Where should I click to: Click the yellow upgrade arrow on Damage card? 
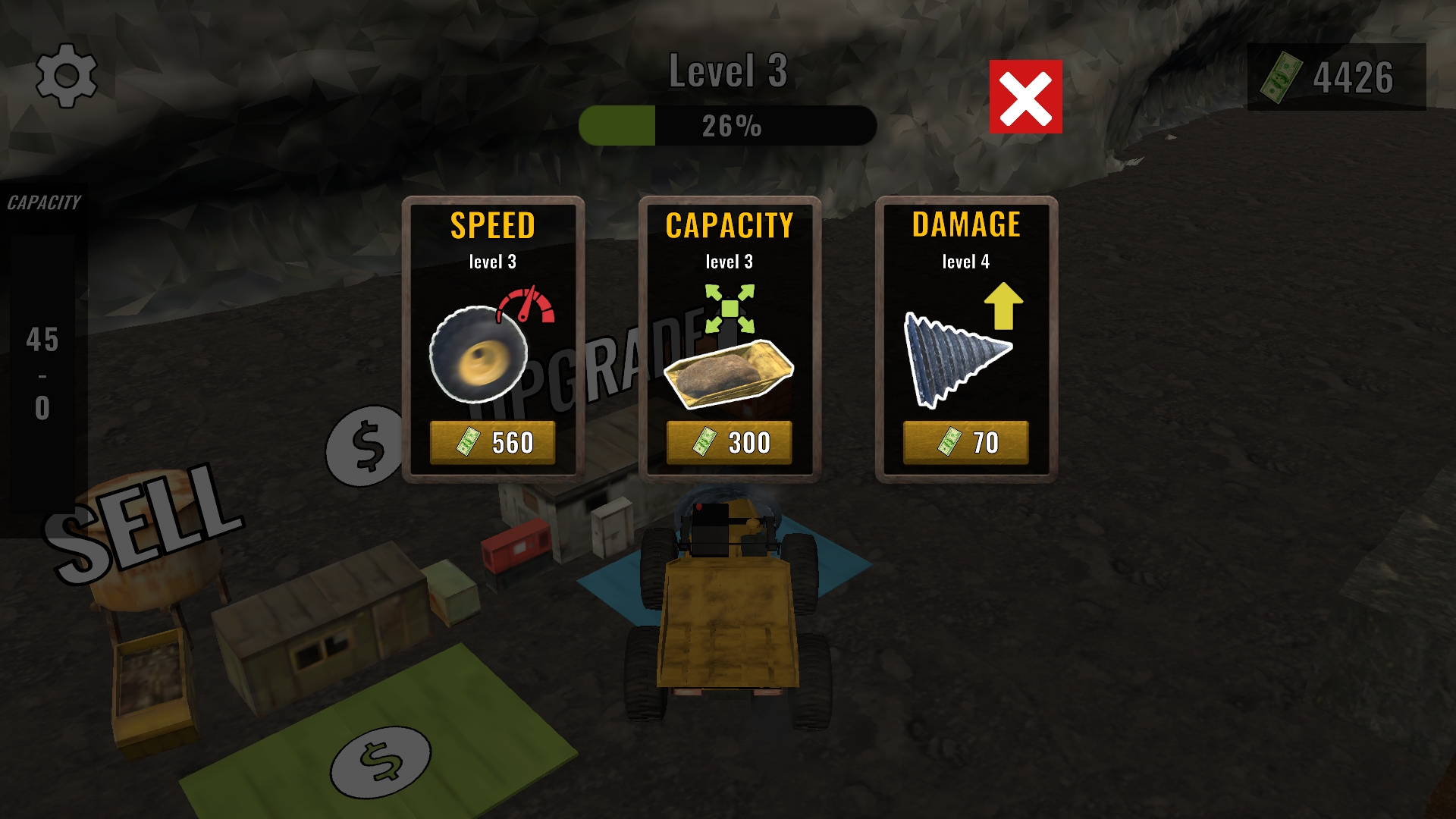pos(1005,307)
